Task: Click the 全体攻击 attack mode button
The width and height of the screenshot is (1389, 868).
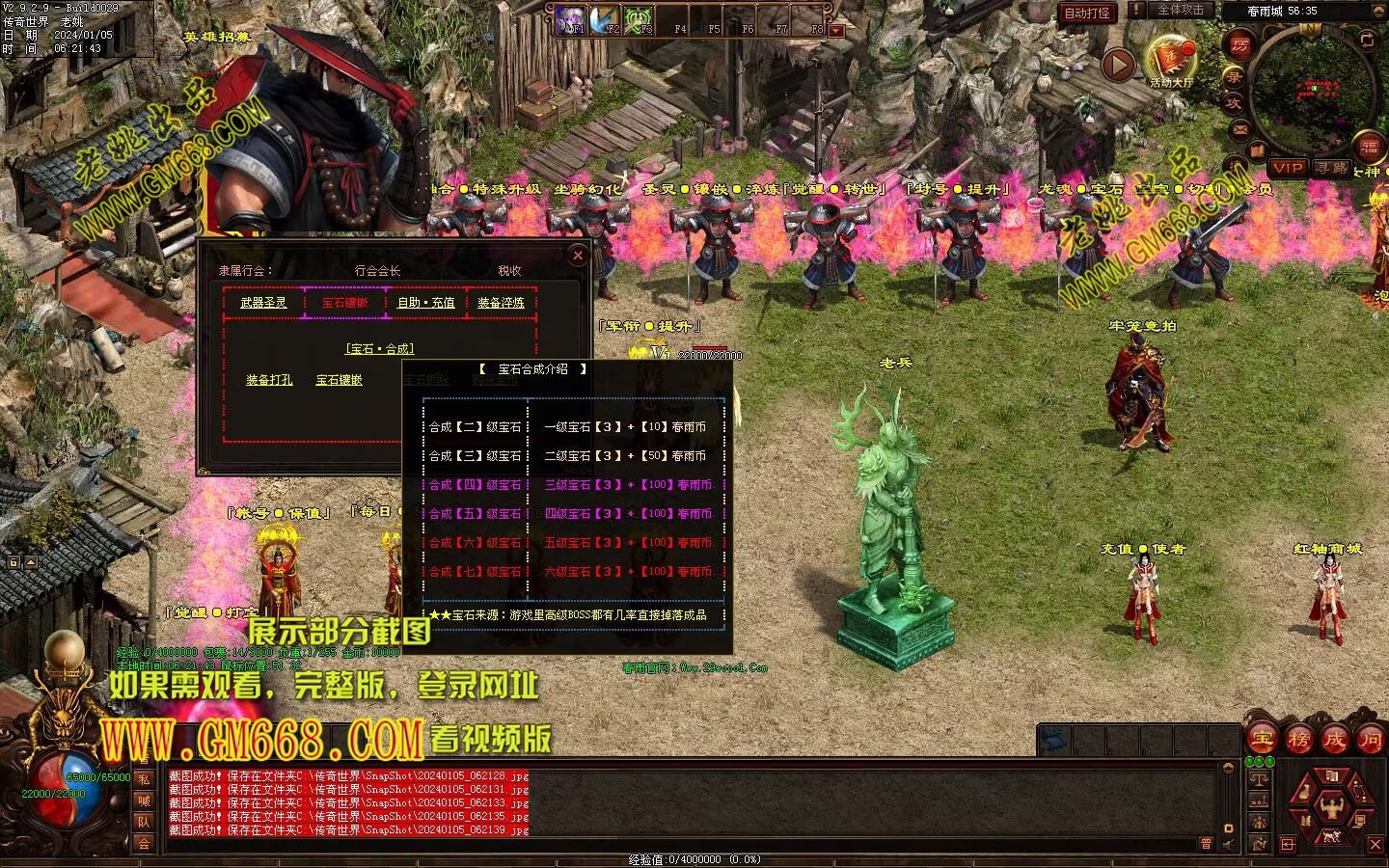Action: tap(1179, 11)
